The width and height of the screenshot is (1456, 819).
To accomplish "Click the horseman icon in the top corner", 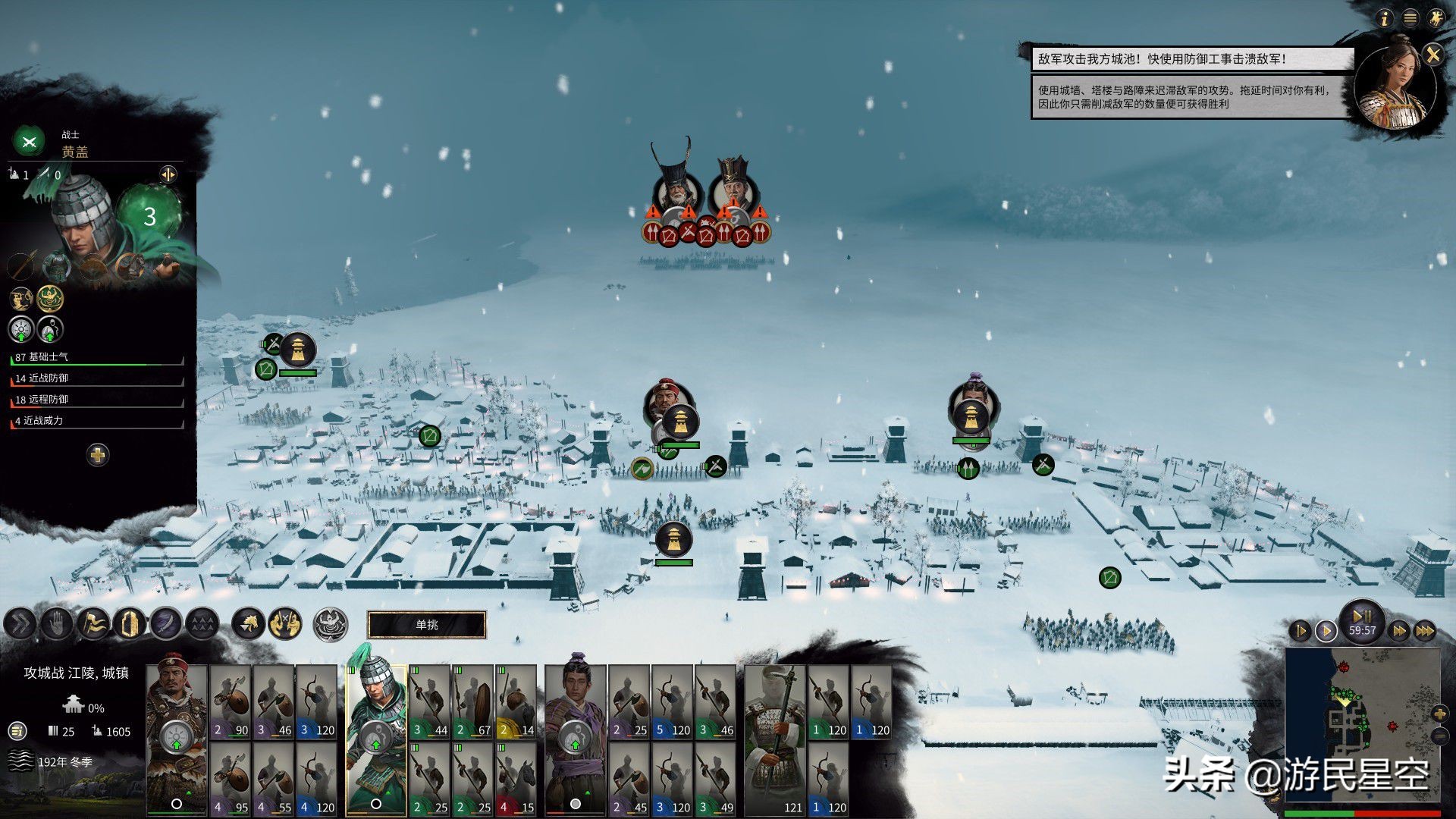I will (1436, 18).
